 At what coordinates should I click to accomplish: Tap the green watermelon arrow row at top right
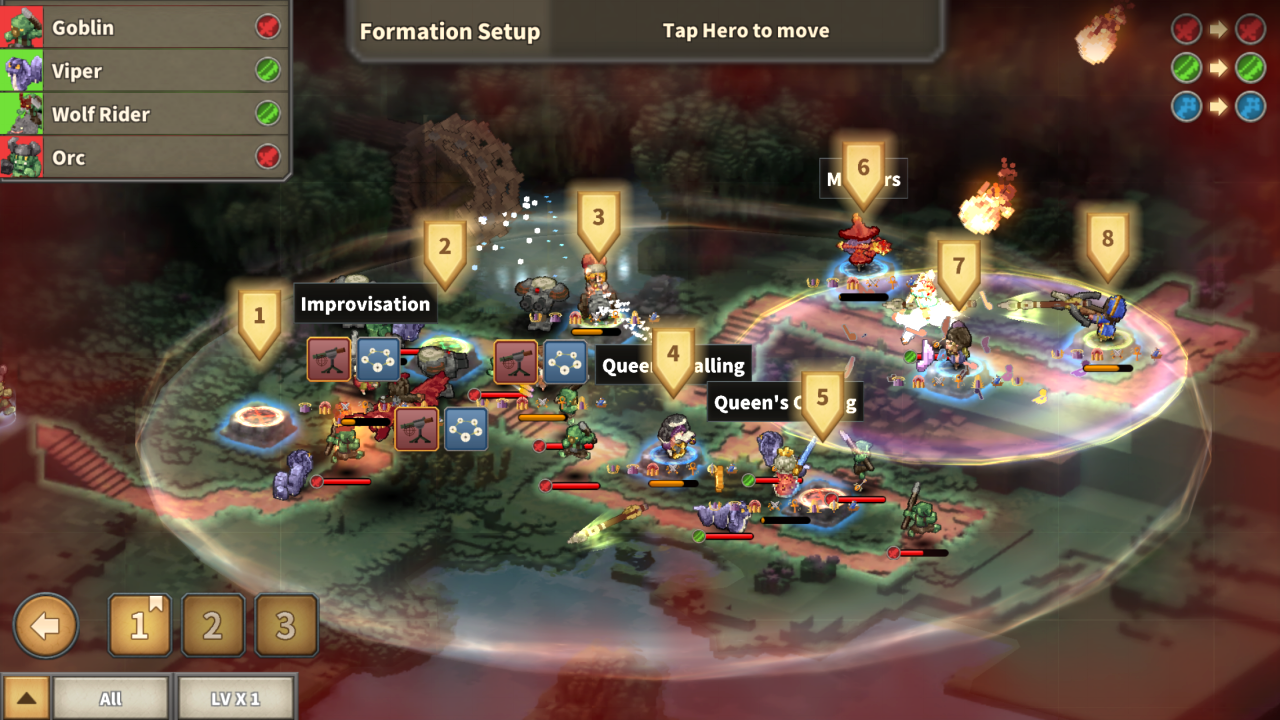point(1218,68)
